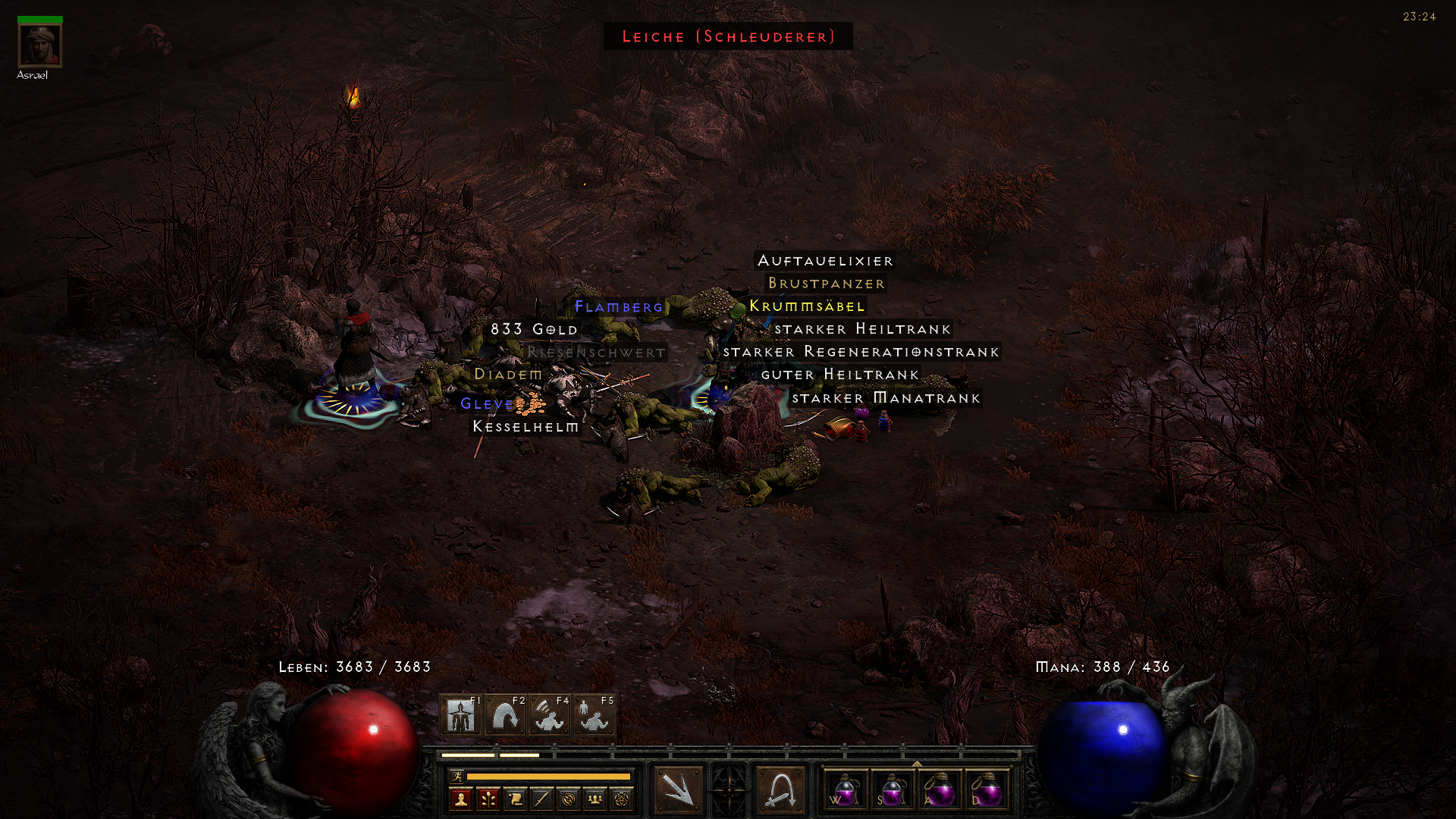Select the F1 skill hotkey icon
Image resolution: width=1456 pixels, height=819 pixels.
tap(460, 714)
